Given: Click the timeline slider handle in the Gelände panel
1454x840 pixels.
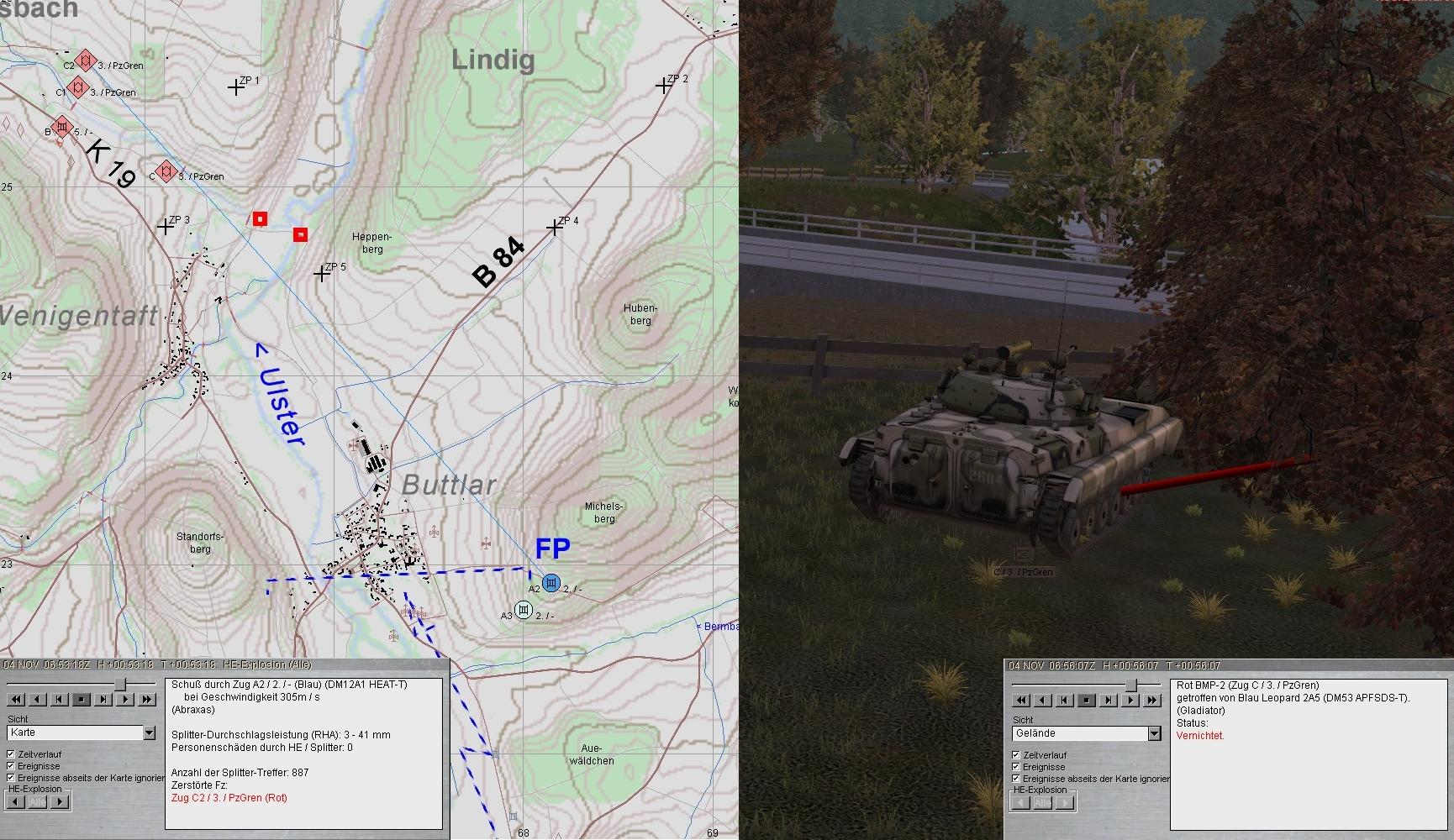Looking at the screenshot, I should 1131,685.
